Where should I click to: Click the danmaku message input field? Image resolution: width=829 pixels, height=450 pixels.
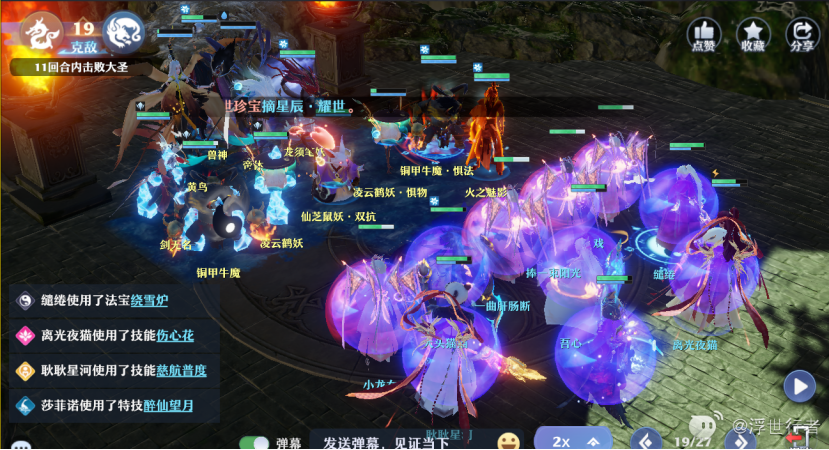click(x=400, y=441)
